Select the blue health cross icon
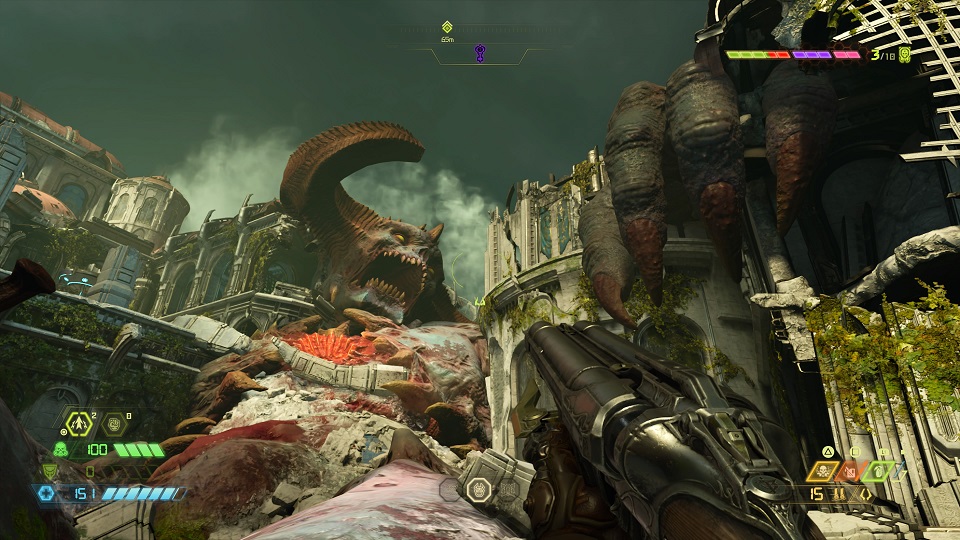This screenshot has height=540, width=960. tap(44, 492)
